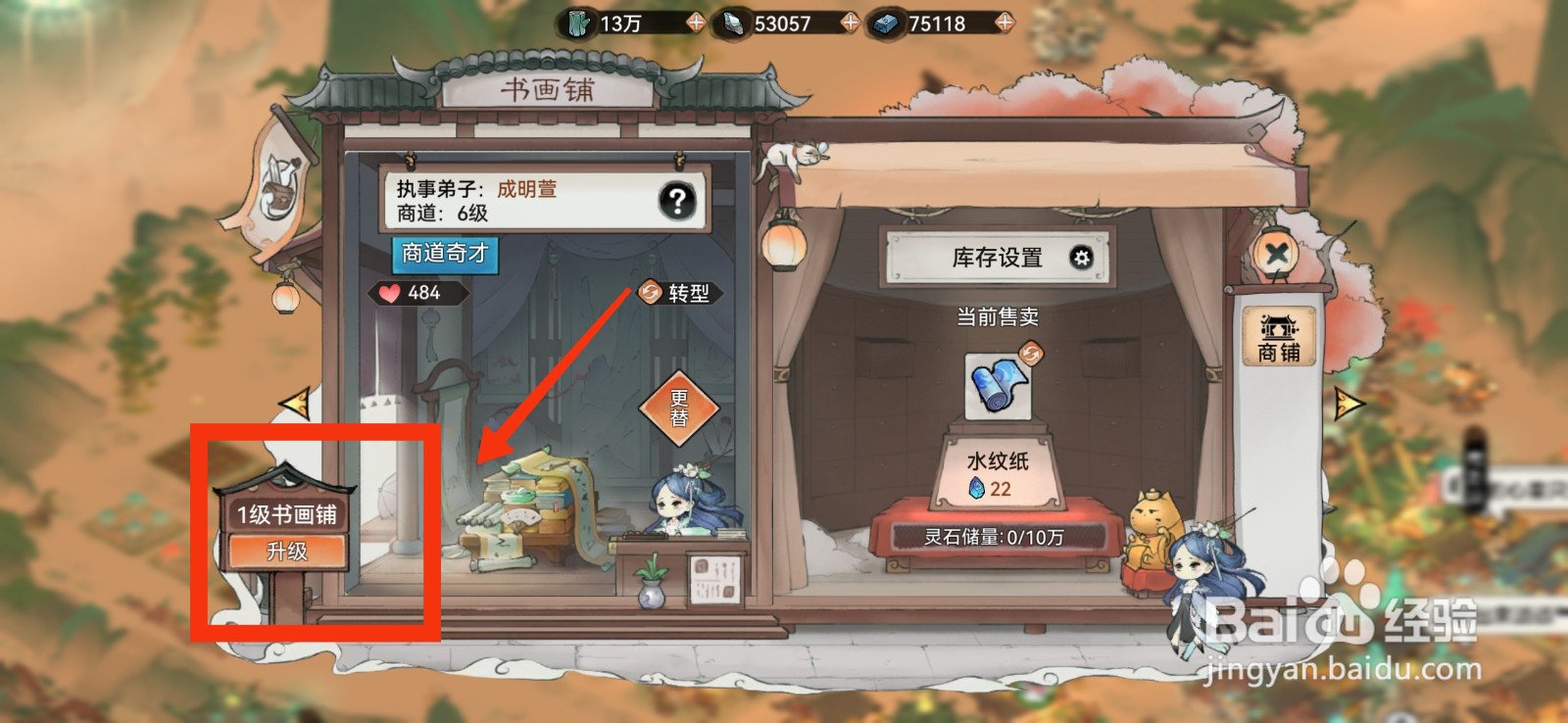Tap the 灵石储量 0/10万 storage bar
Viewport: 1568px width, 723px height.
pyautogui.click(x=993, y=534)
